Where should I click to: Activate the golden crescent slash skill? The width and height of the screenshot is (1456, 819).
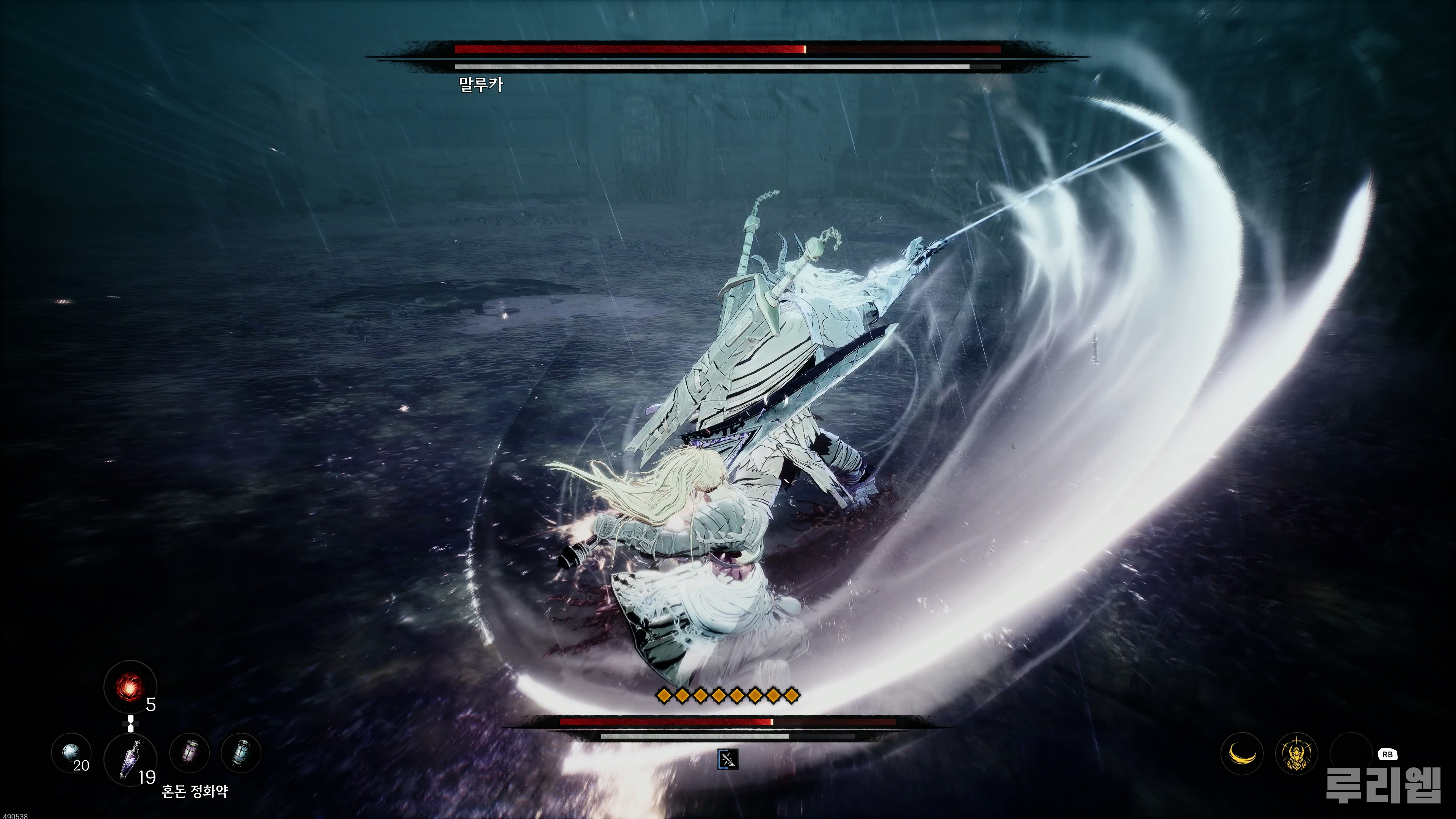point(1242,753)
